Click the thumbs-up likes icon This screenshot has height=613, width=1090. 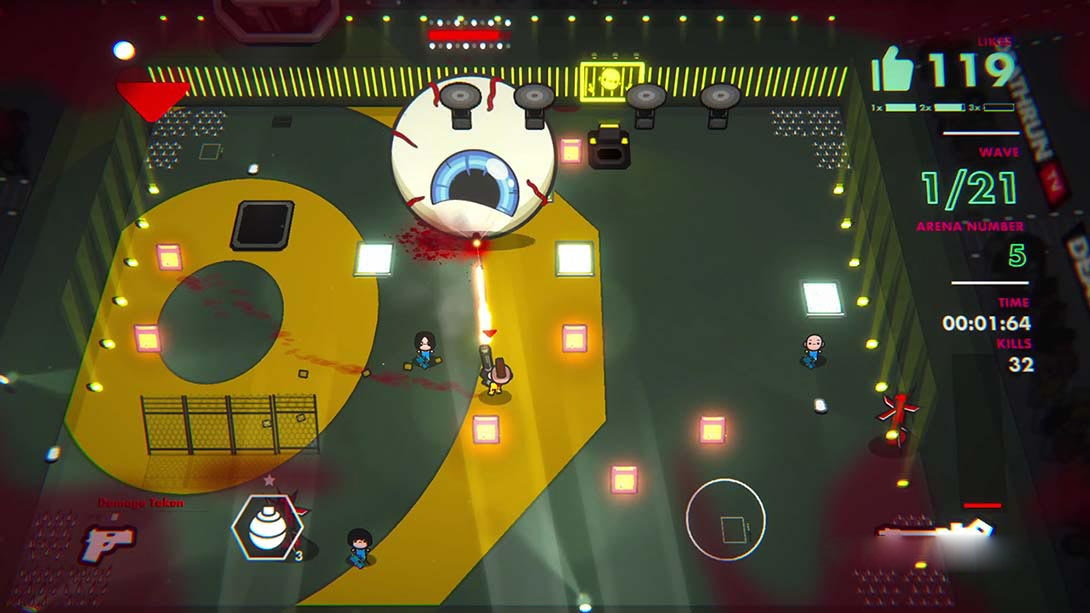(894, 71)
